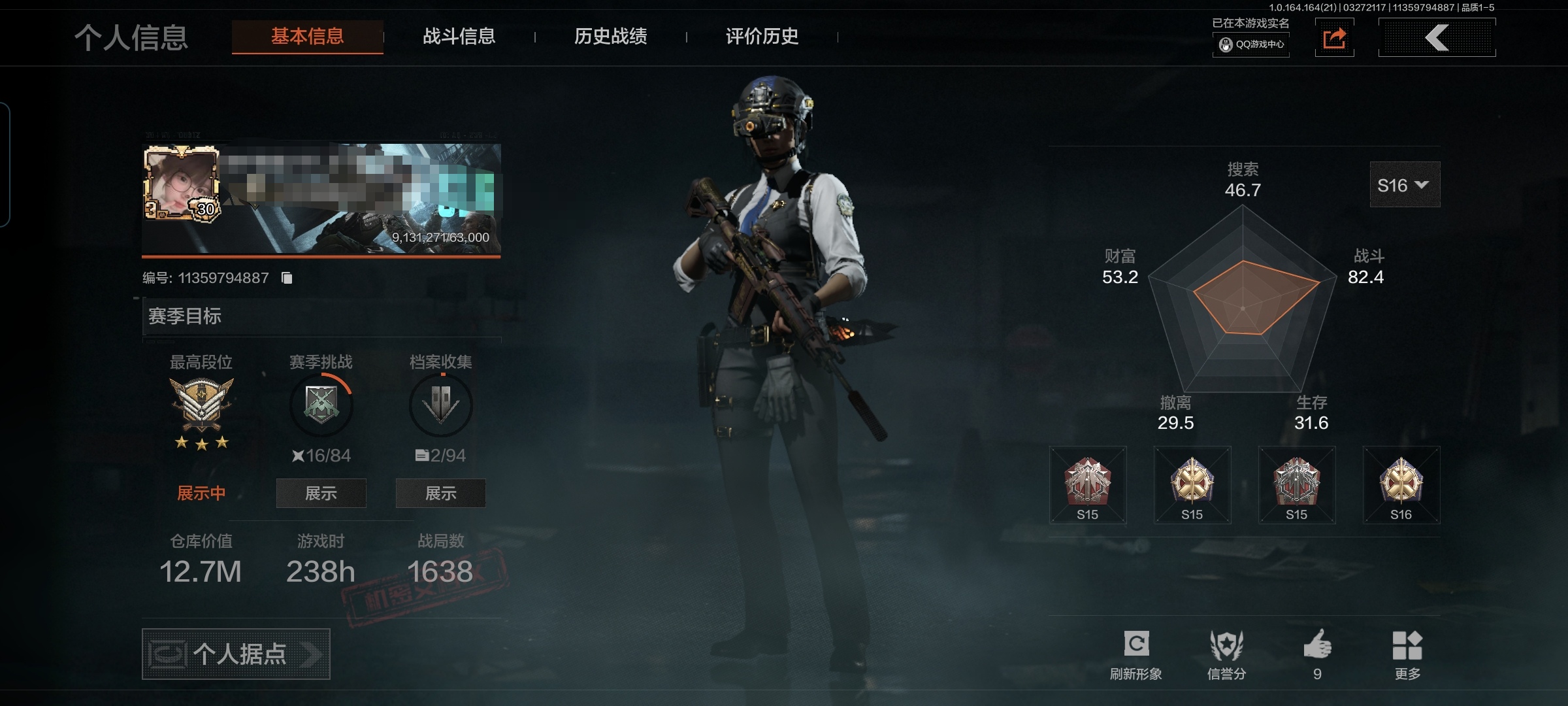Copy the player ID number

coord(287,278)
